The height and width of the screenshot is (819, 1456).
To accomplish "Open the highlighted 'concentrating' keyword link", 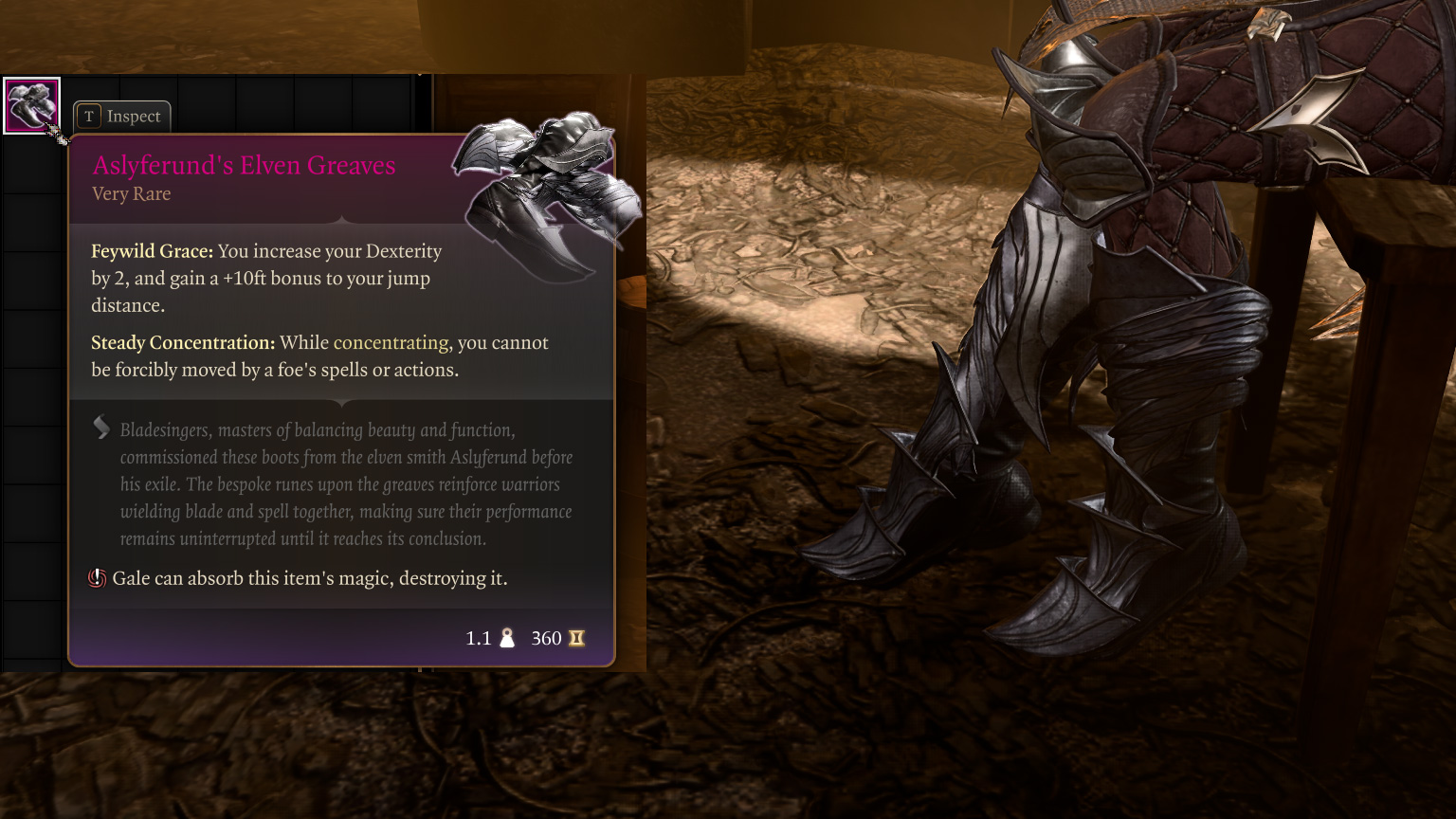I will pyautogui.click(x=391, y=343).
